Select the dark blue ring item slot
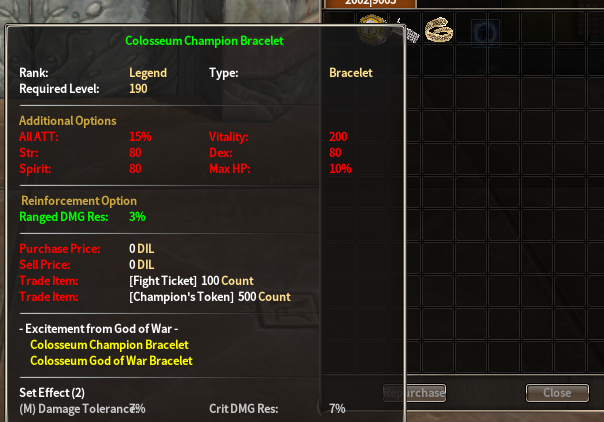This screenshot has height=422, width=604. [486, 32]
